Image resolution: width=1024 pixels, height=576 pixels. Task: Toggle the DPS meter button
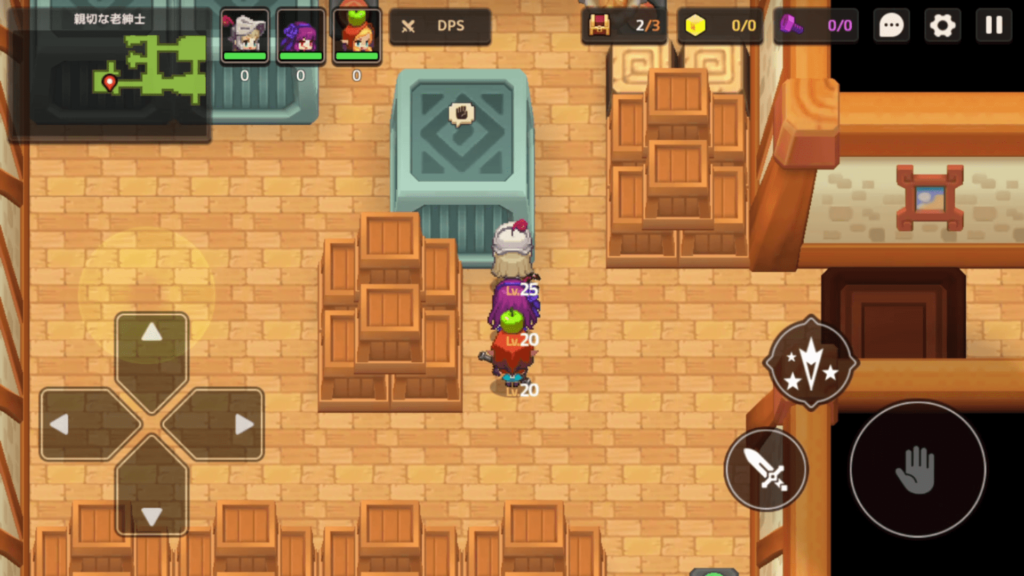(440, 26)
